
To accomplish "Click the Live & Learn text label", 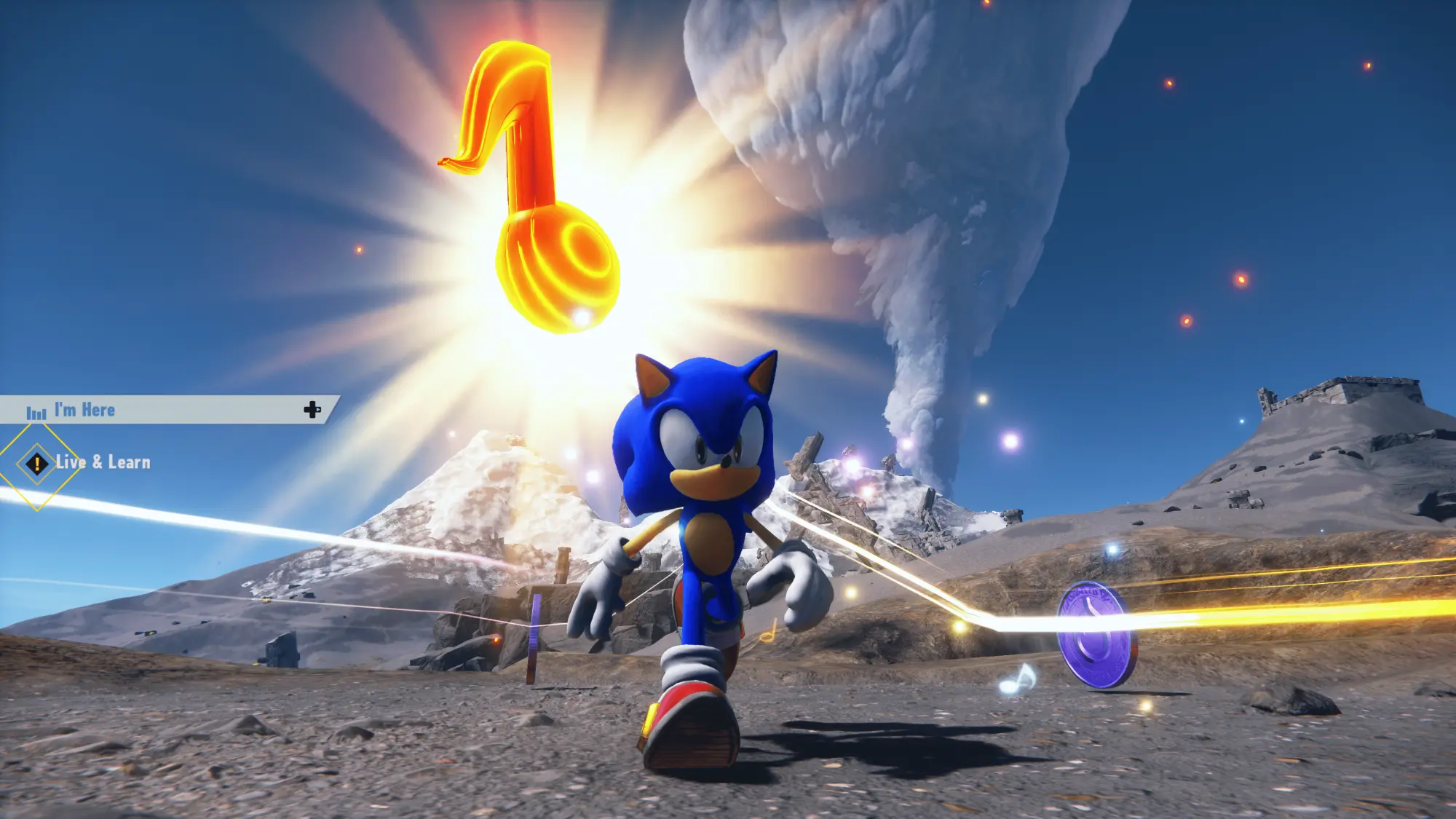I will [102, 462].
